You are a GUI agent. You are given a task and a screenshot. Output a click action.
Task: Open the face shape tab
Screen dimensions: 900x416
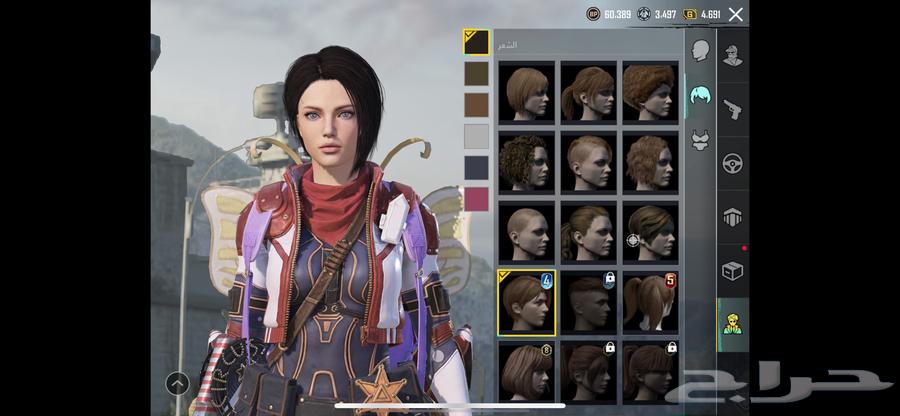(x=700, y=50)
